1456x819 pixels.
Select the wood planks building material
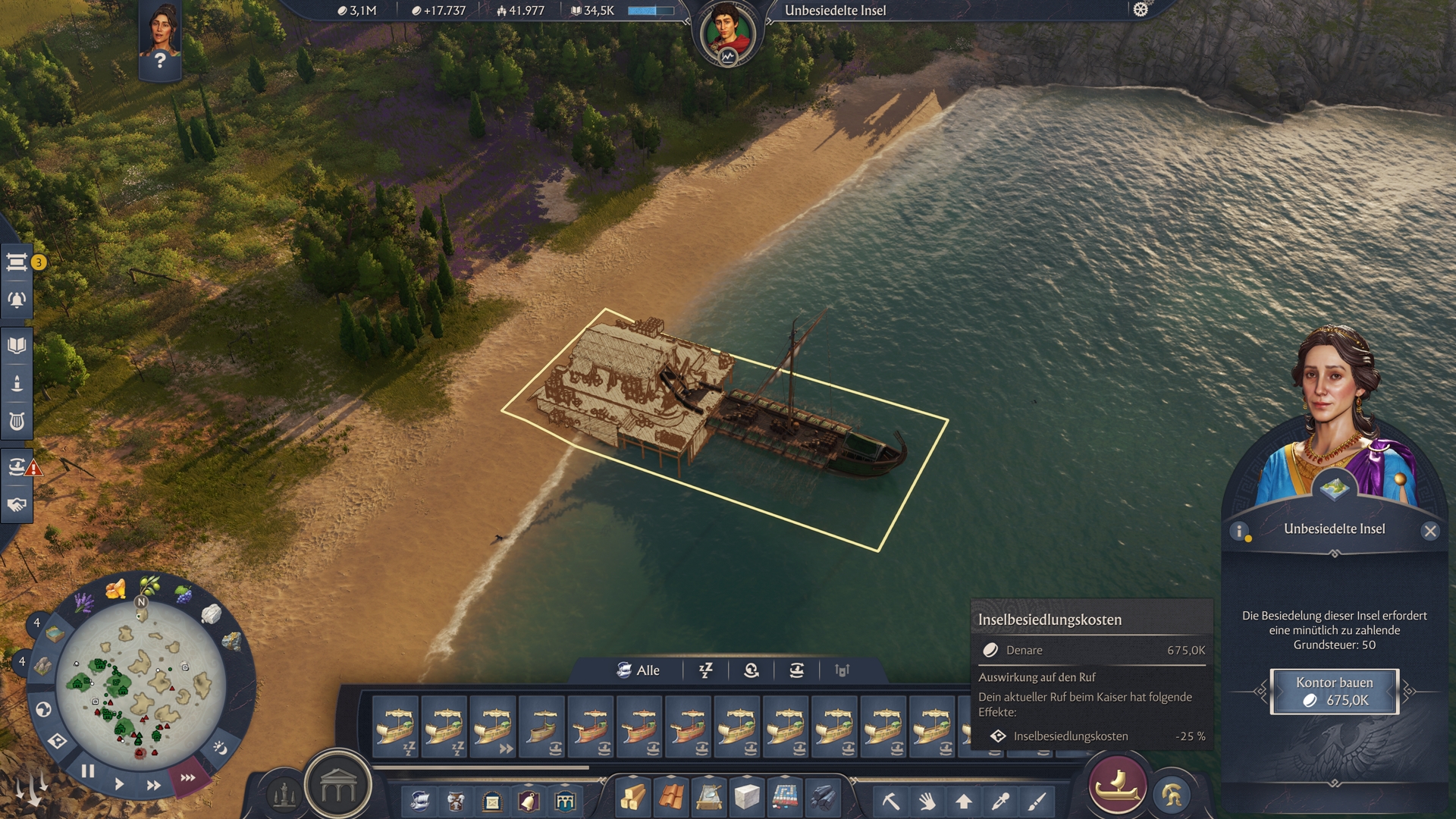633,799
